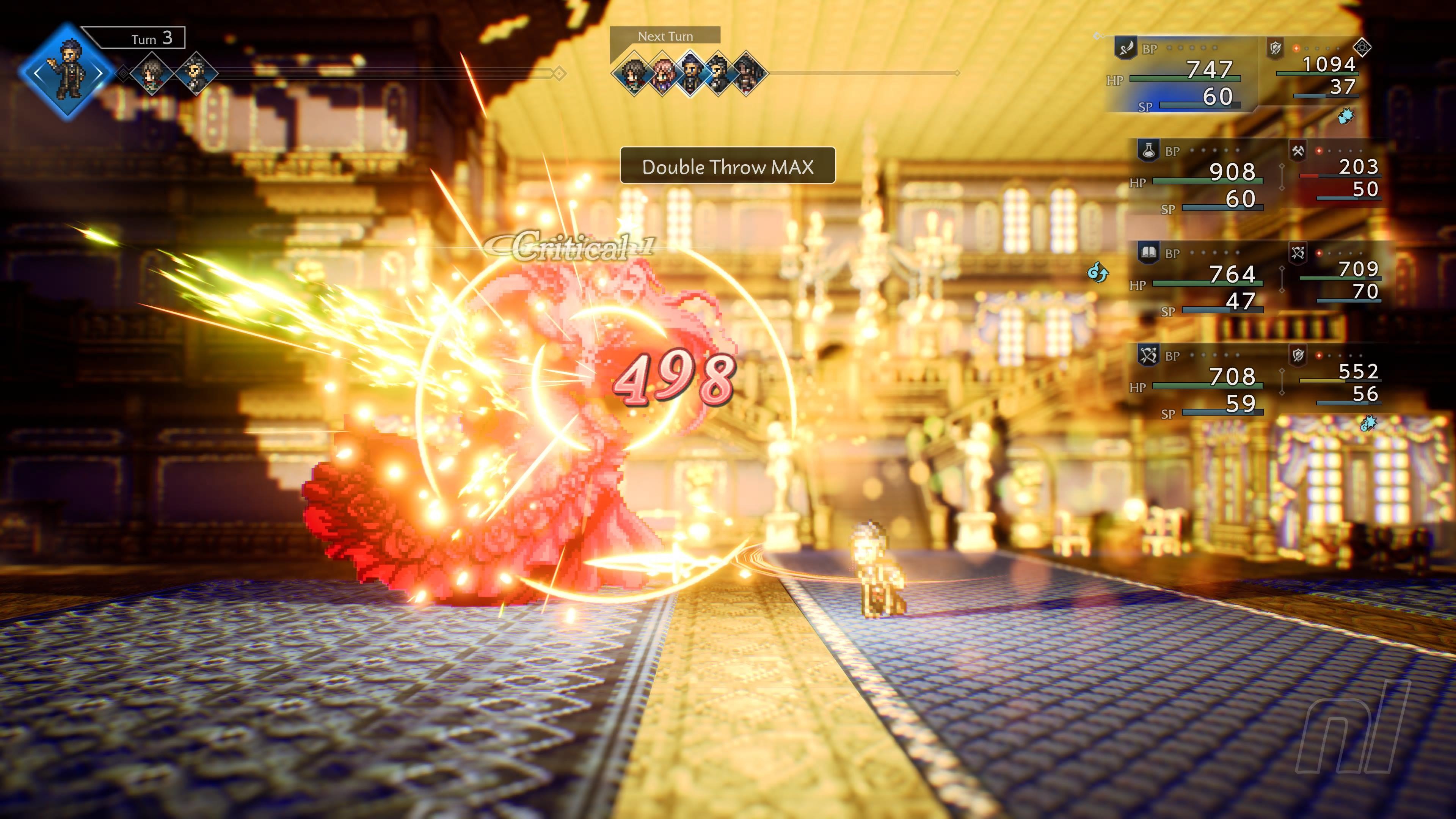This screenshot has height=819, width=1456.
Task: Select the scholar open book job icon
Action: tap(1148, 253)
